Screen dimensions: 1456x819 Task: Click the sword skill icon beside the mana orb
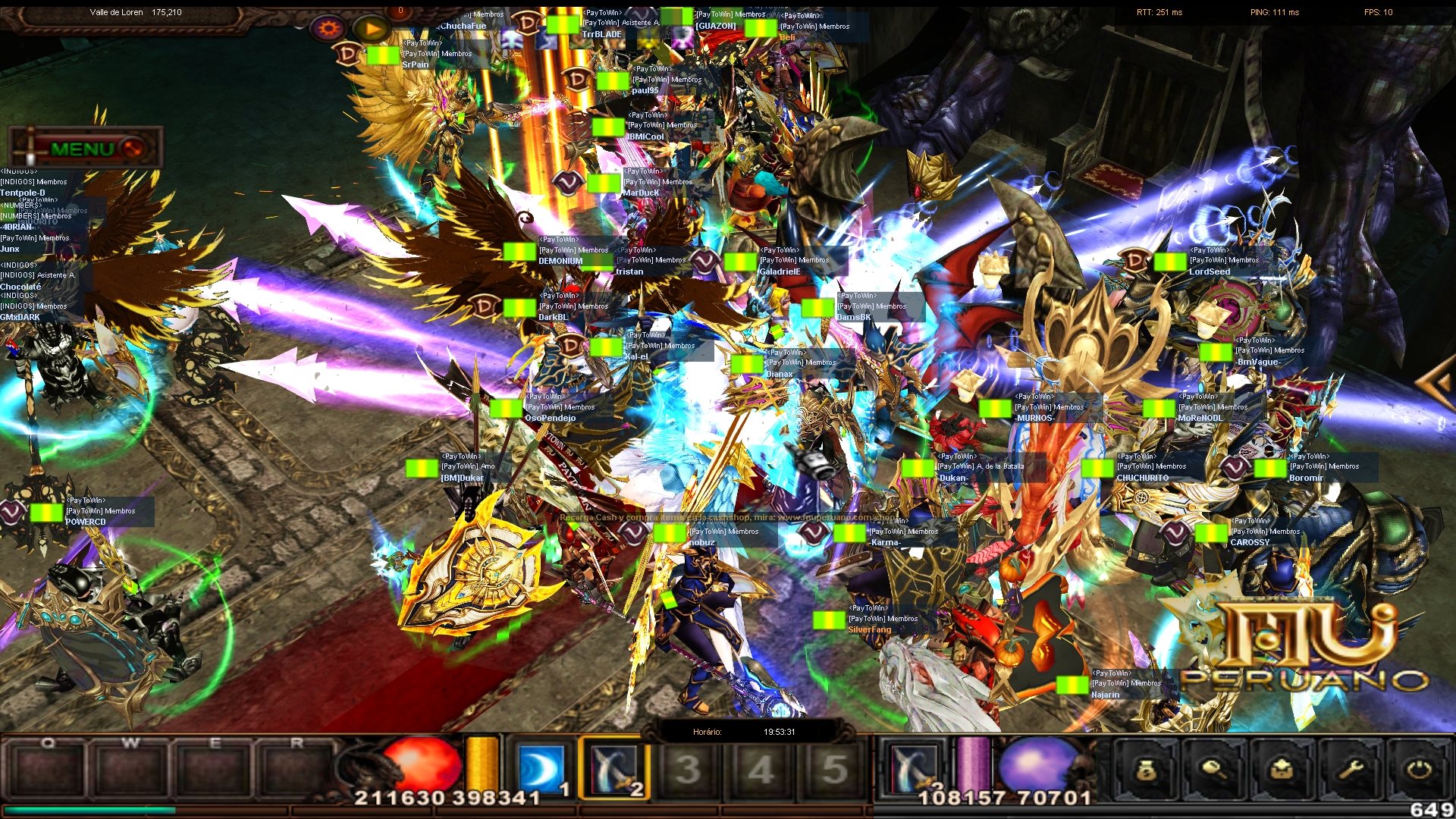pyautogui.click(x=914, y=767)
